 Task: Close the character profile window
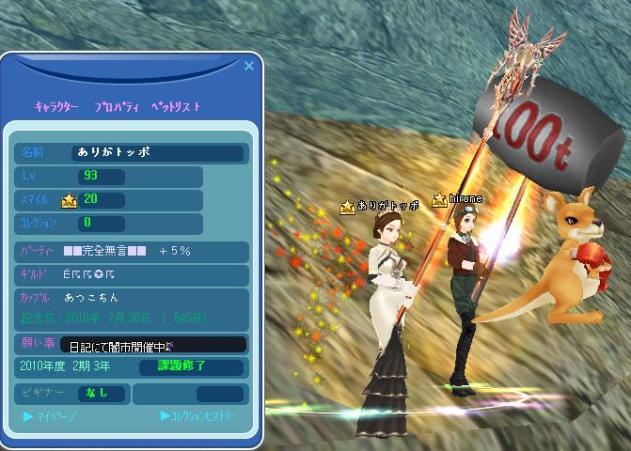249,67
